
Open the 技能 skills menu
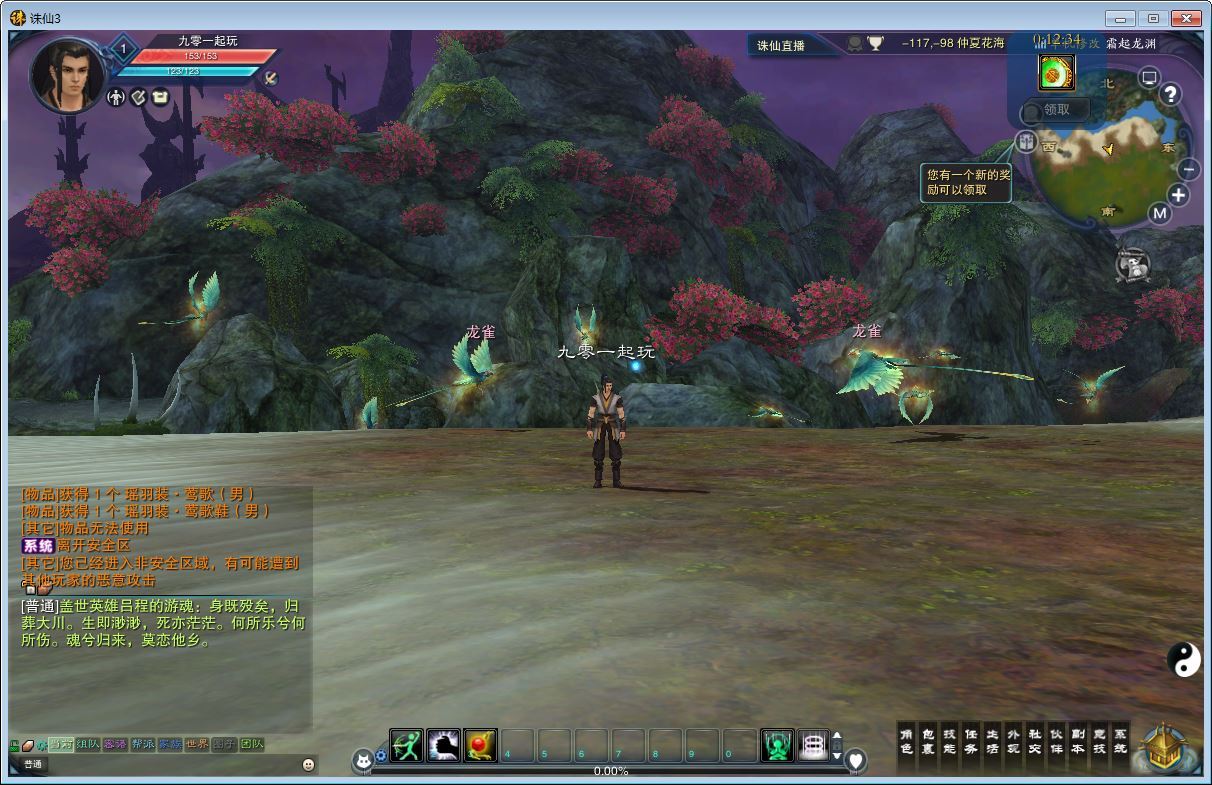click(949, 741)
